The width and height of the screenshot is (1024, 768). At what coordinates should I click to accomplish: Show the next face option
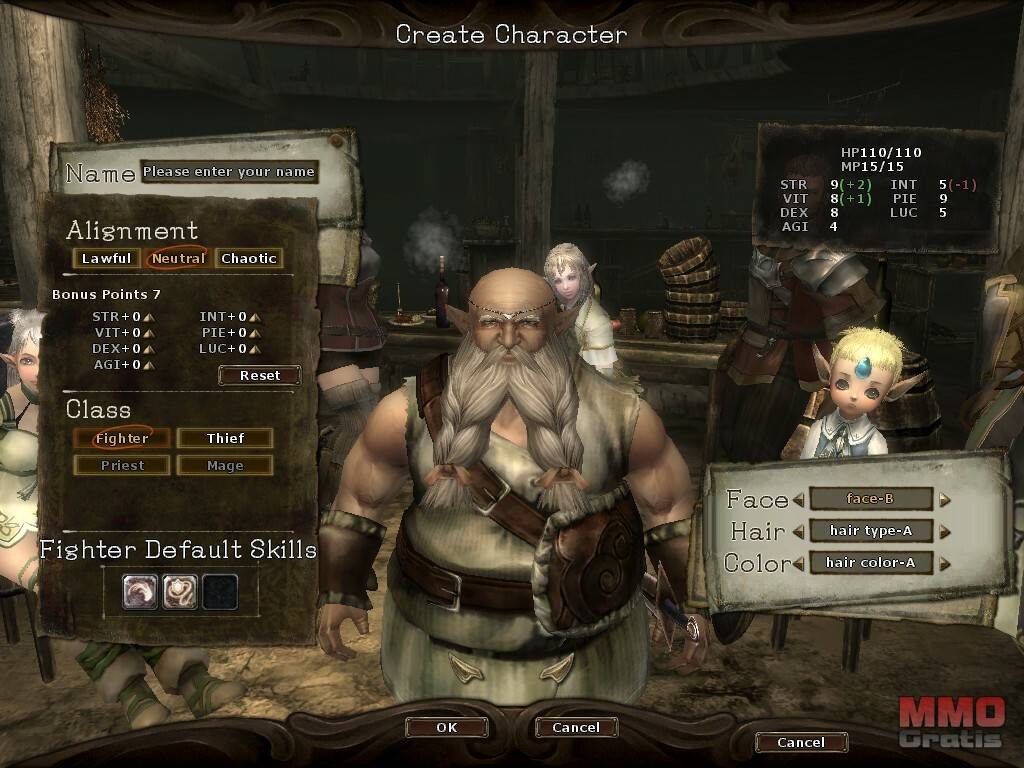[x=944, y=499]
